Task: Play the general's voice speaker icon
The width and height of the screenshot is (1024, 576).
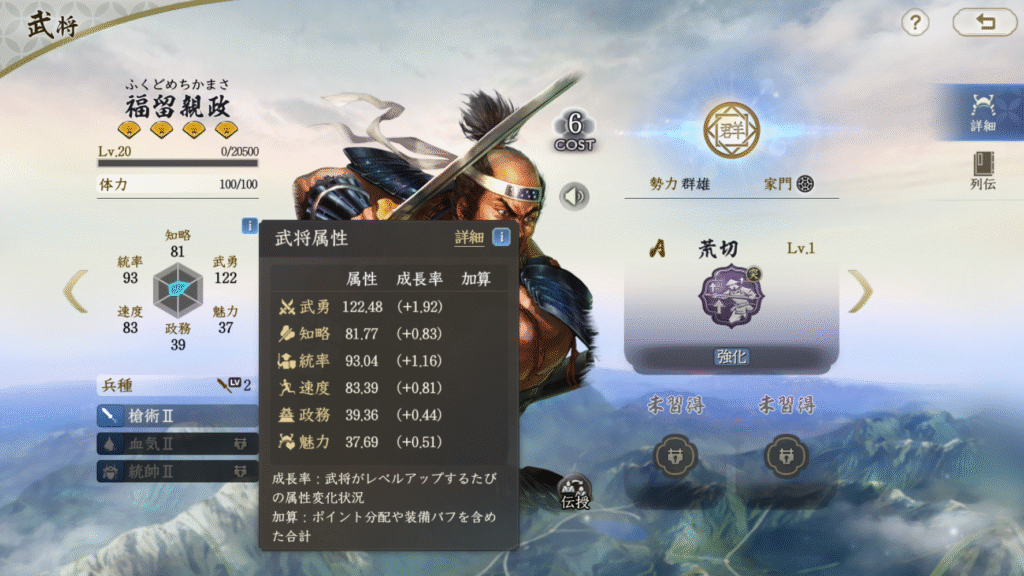Action: coord(574,196)
